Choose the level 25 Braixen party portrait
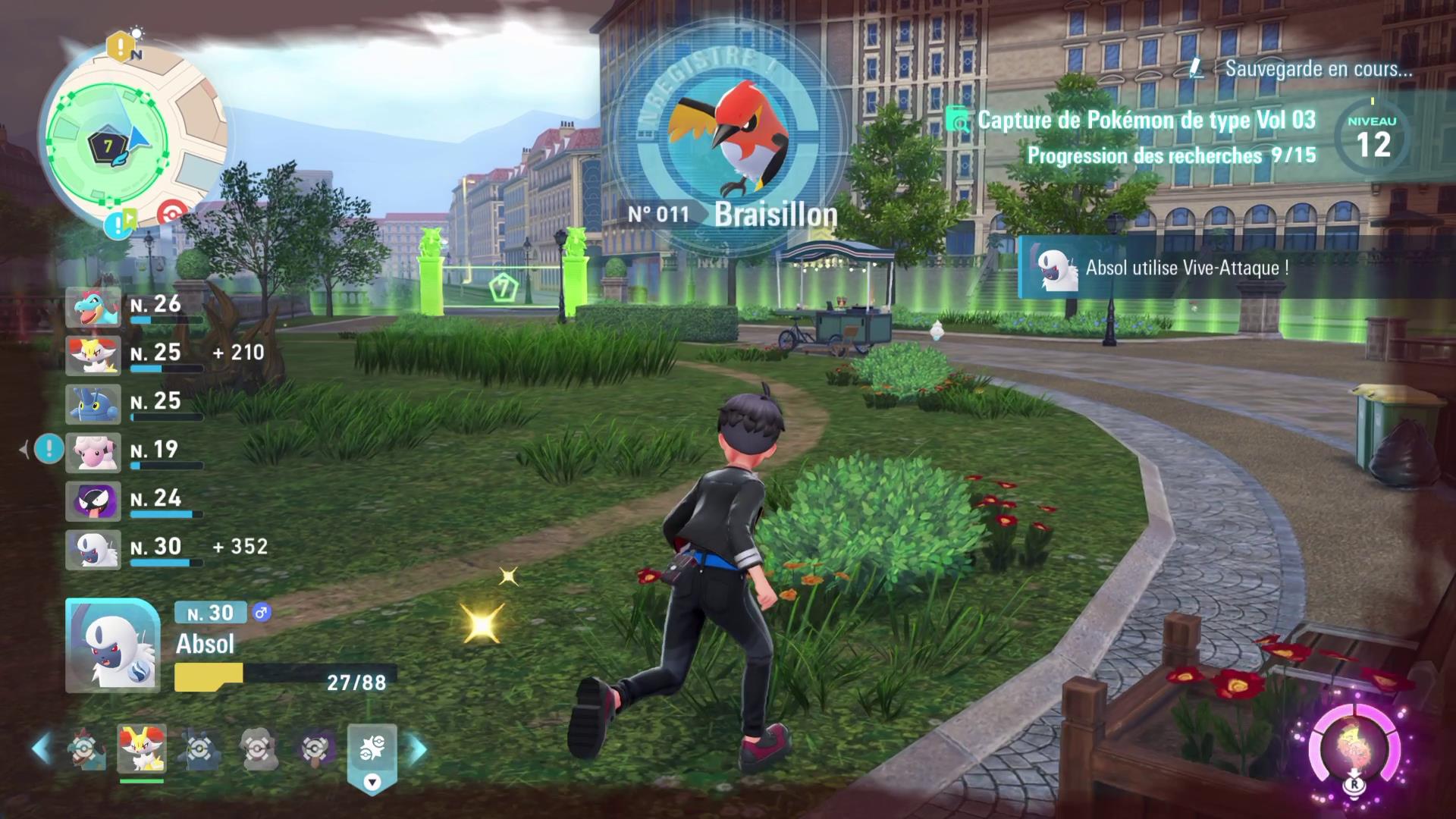The height and width of the screenshot is (819, 1456). [93, 356]
